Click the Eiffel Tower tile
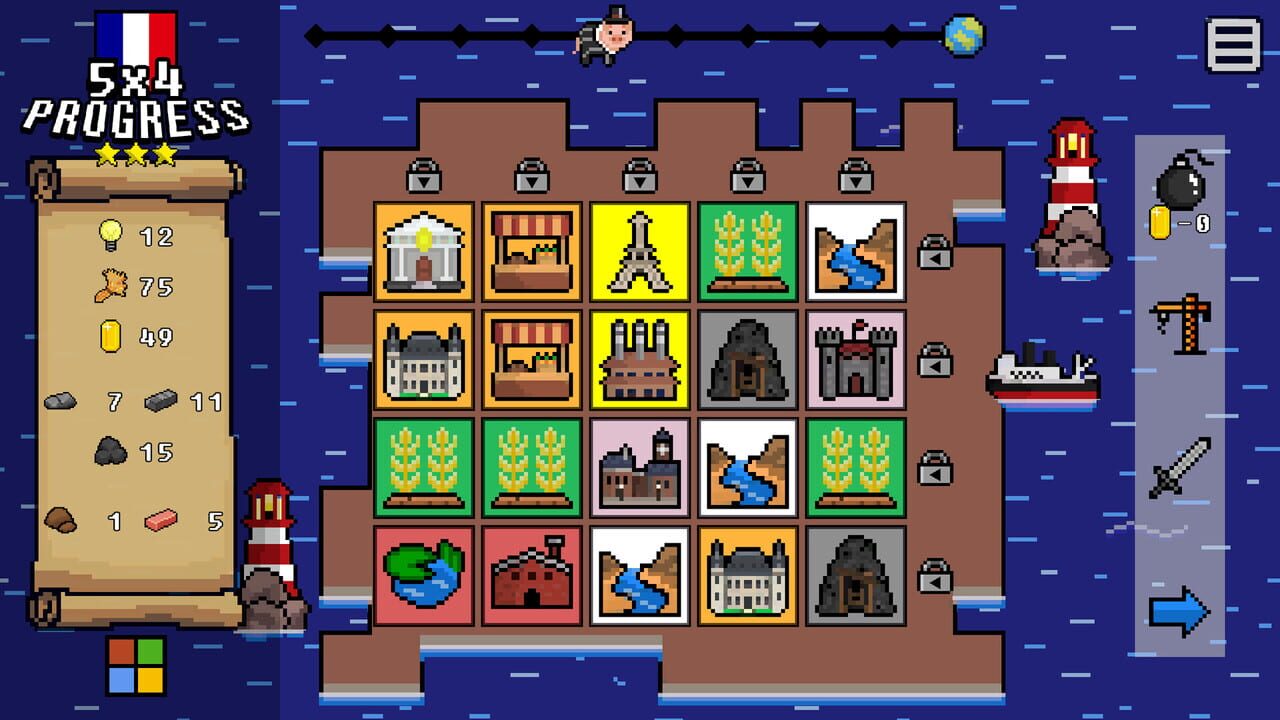Viewport: 1280px width, 720px height. (636, 250)
